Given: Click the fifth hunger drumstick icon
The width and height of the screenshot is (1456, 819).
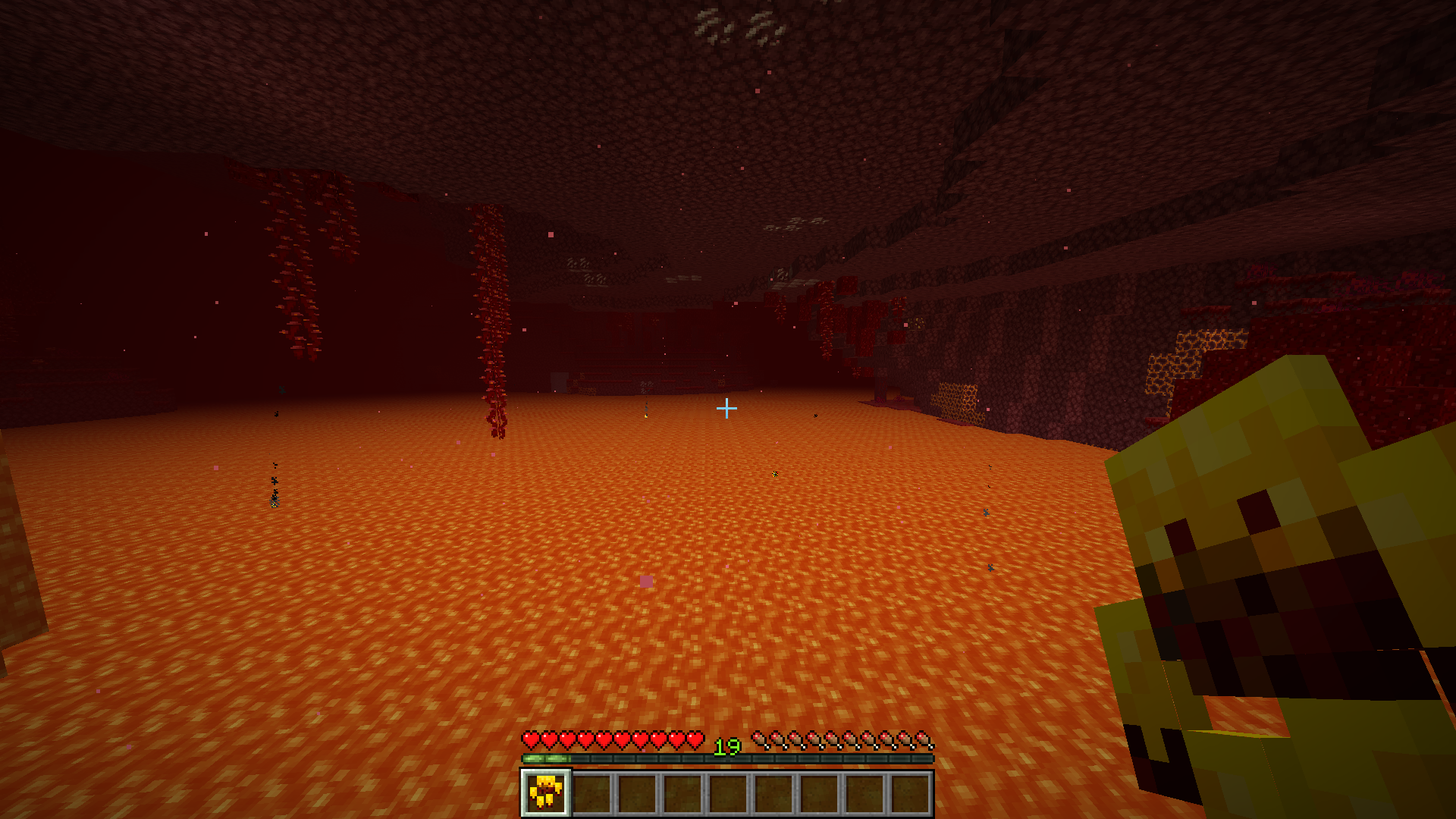Looking at the screenshot, I should coord(834,740).
